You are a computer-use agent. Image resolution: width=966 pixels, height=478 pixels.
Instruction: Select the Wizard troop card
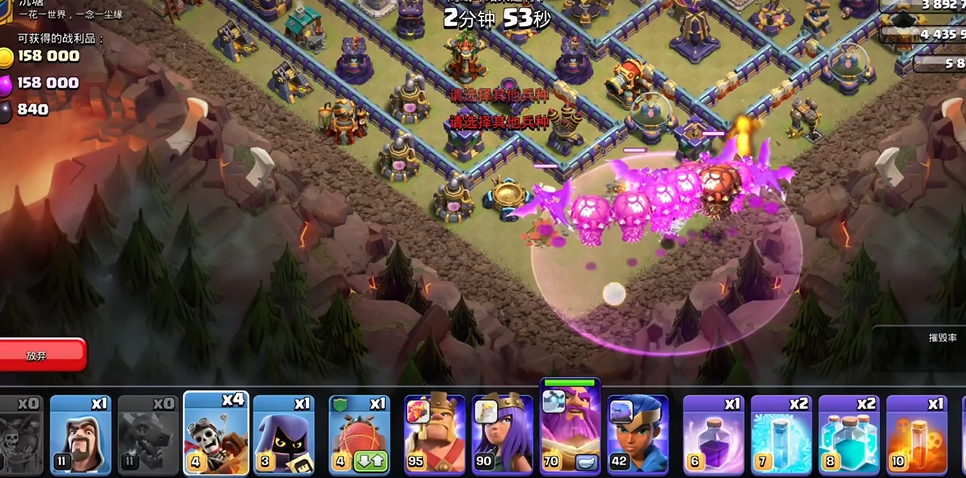coord(80,433)
